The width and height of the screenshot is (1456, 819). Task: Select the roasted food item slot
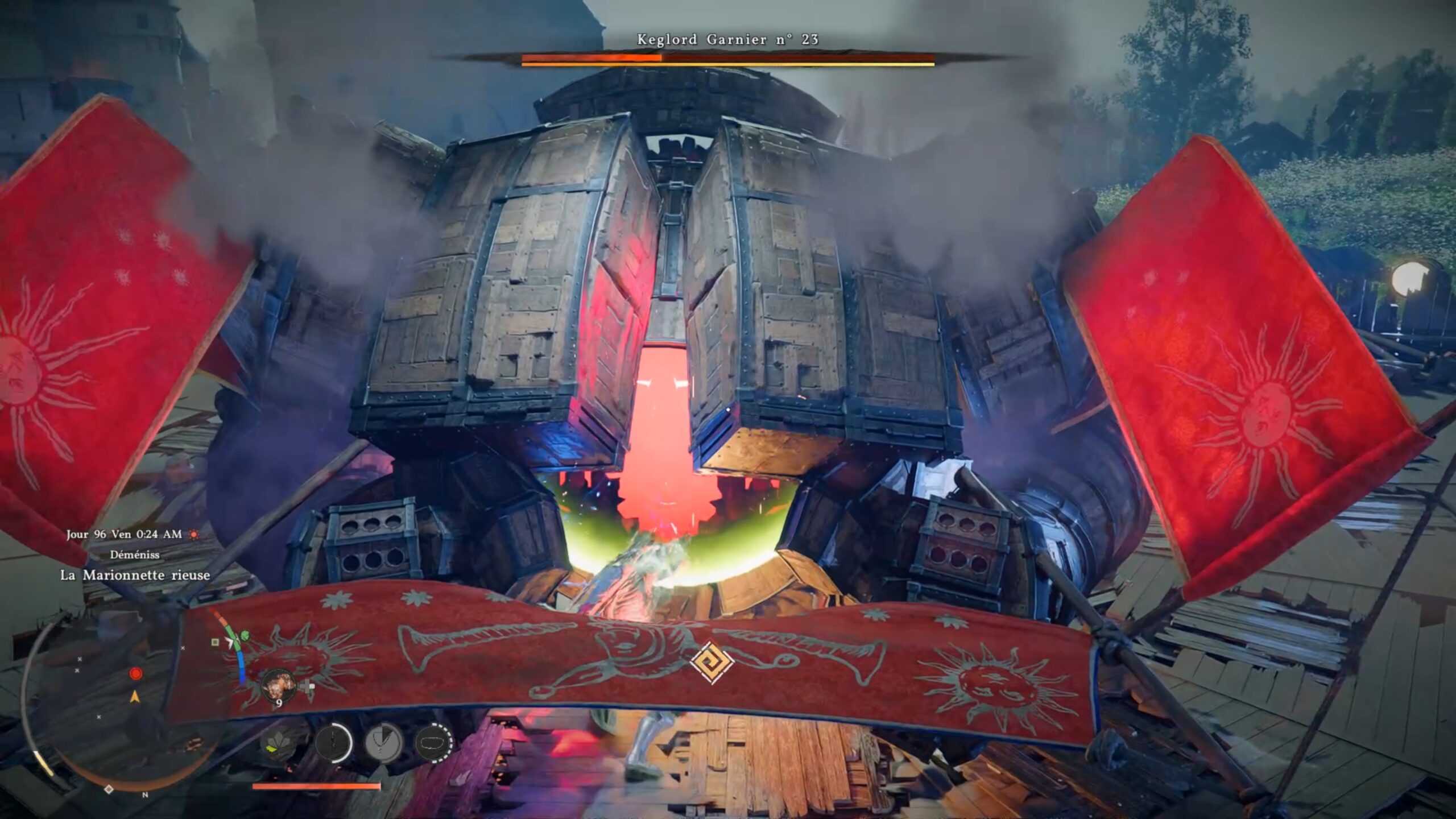pos(278,685)
